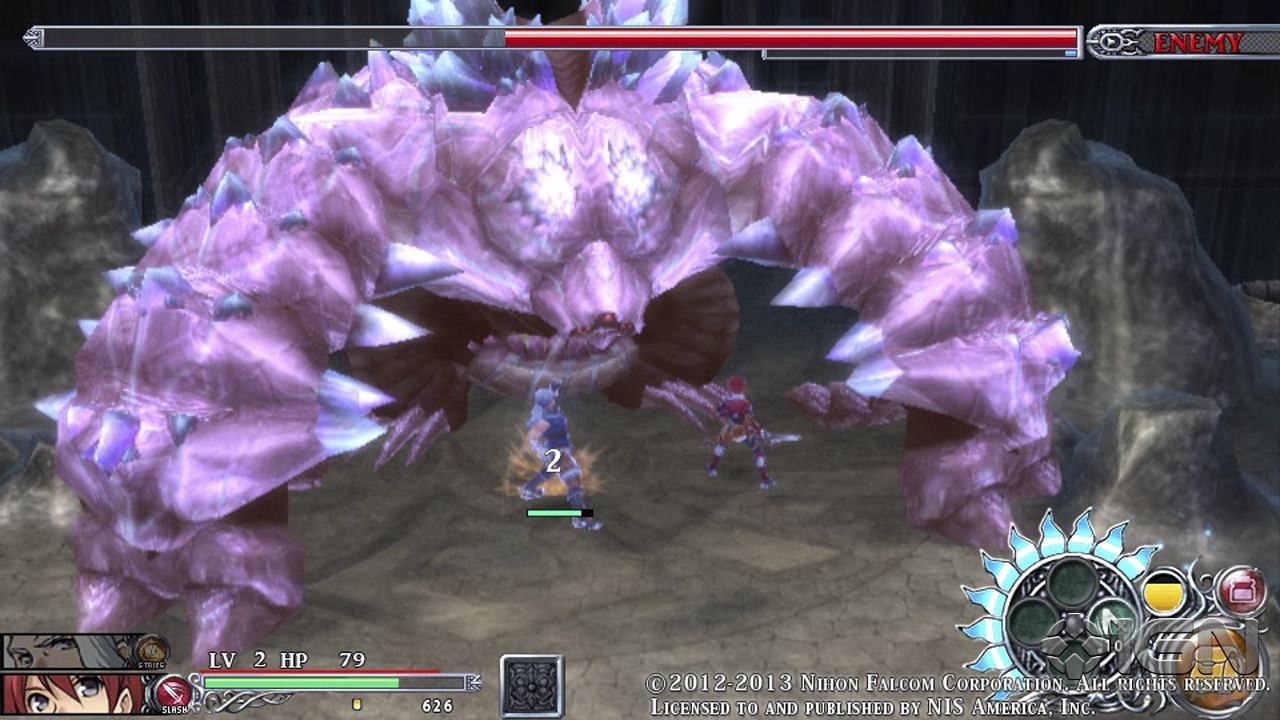This screenshot has width=1280, height=720.
Task: Click the bronze Strike attack-type icon
Action: click(151, 650)
